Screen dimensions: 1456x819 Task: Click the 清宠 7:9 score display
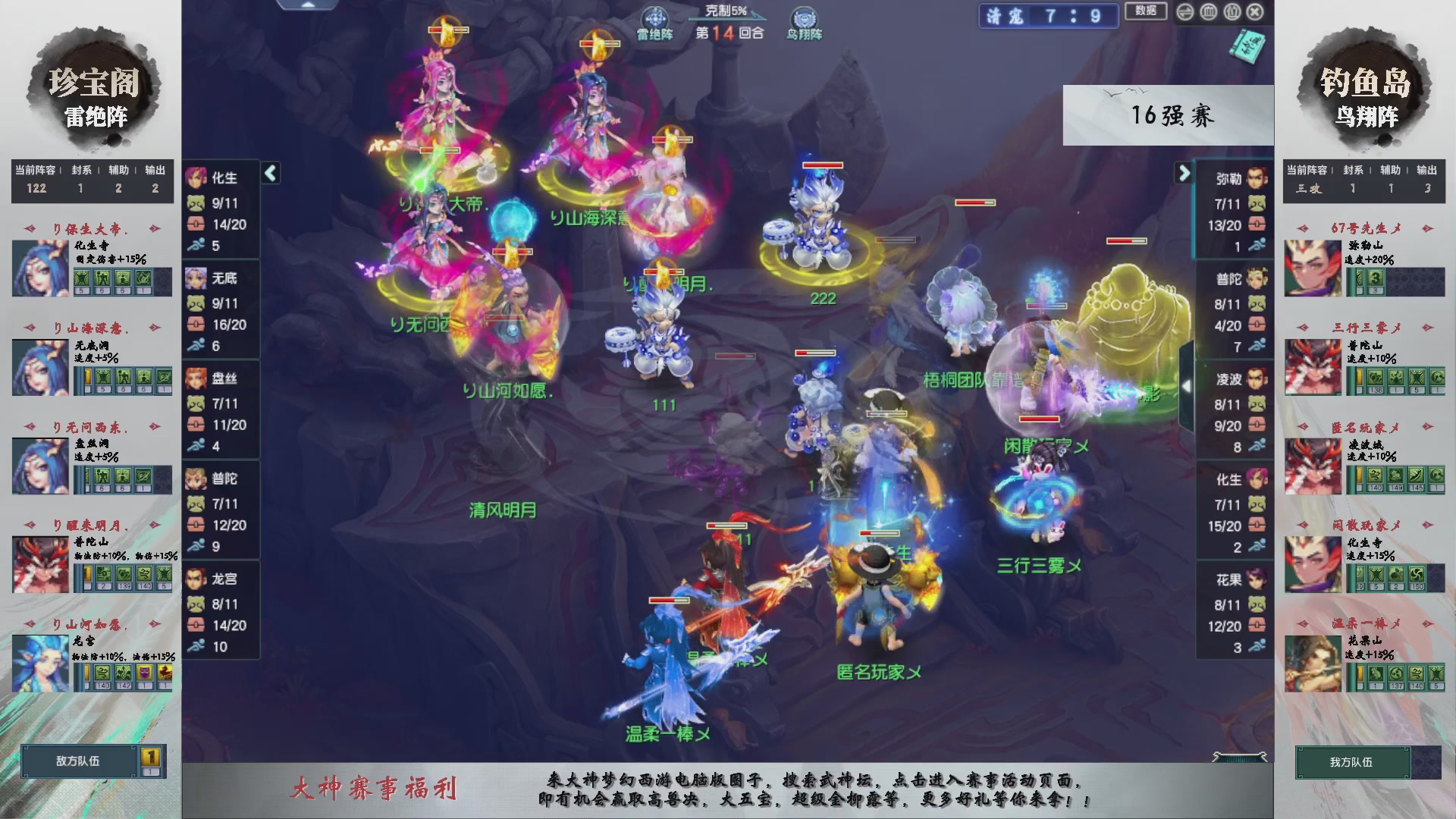tap(1048, 17)
